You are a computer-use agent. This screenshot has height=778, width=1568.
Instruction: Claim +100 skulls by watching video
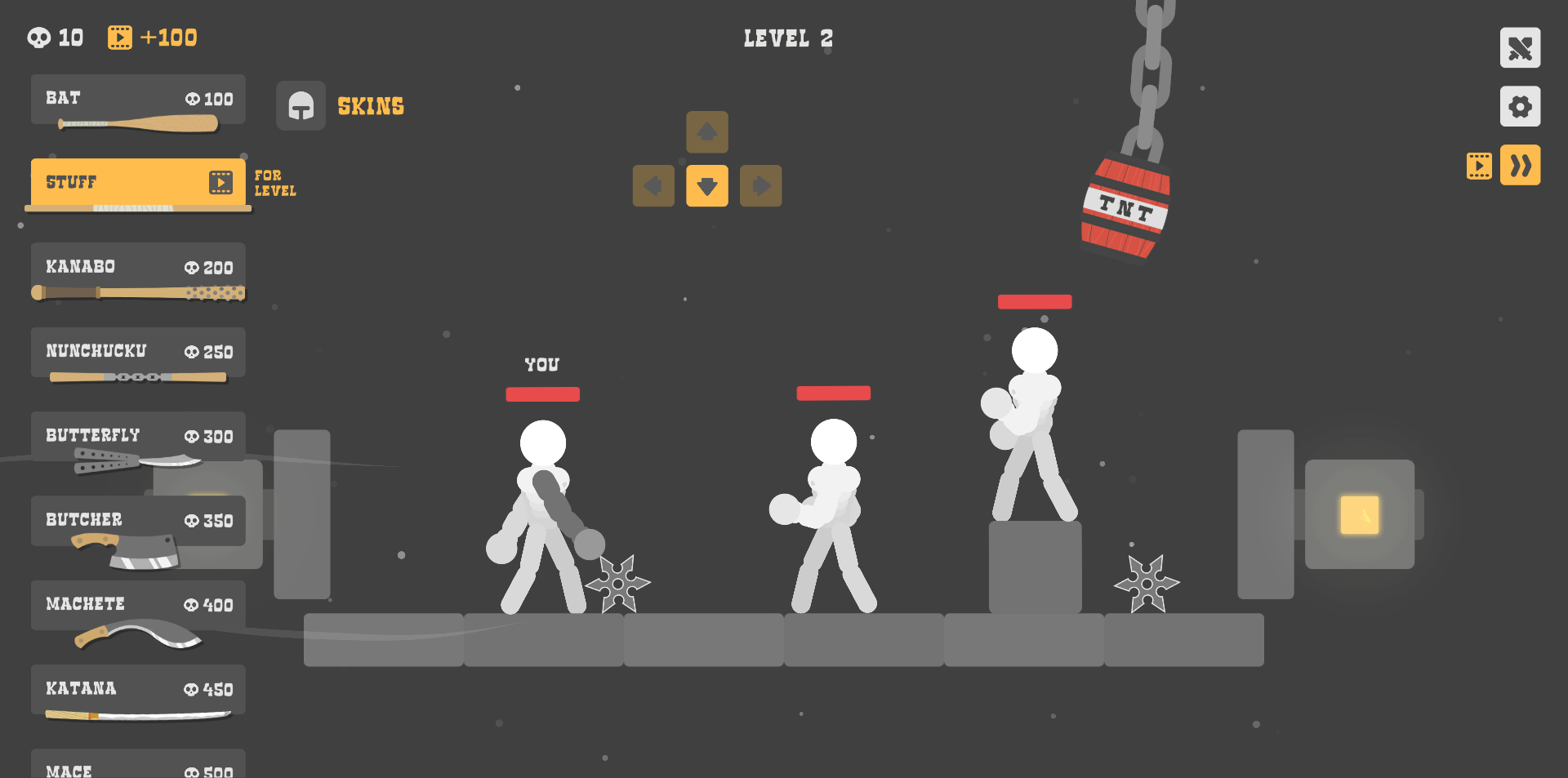pyautogui.click(x=153, y=38)
